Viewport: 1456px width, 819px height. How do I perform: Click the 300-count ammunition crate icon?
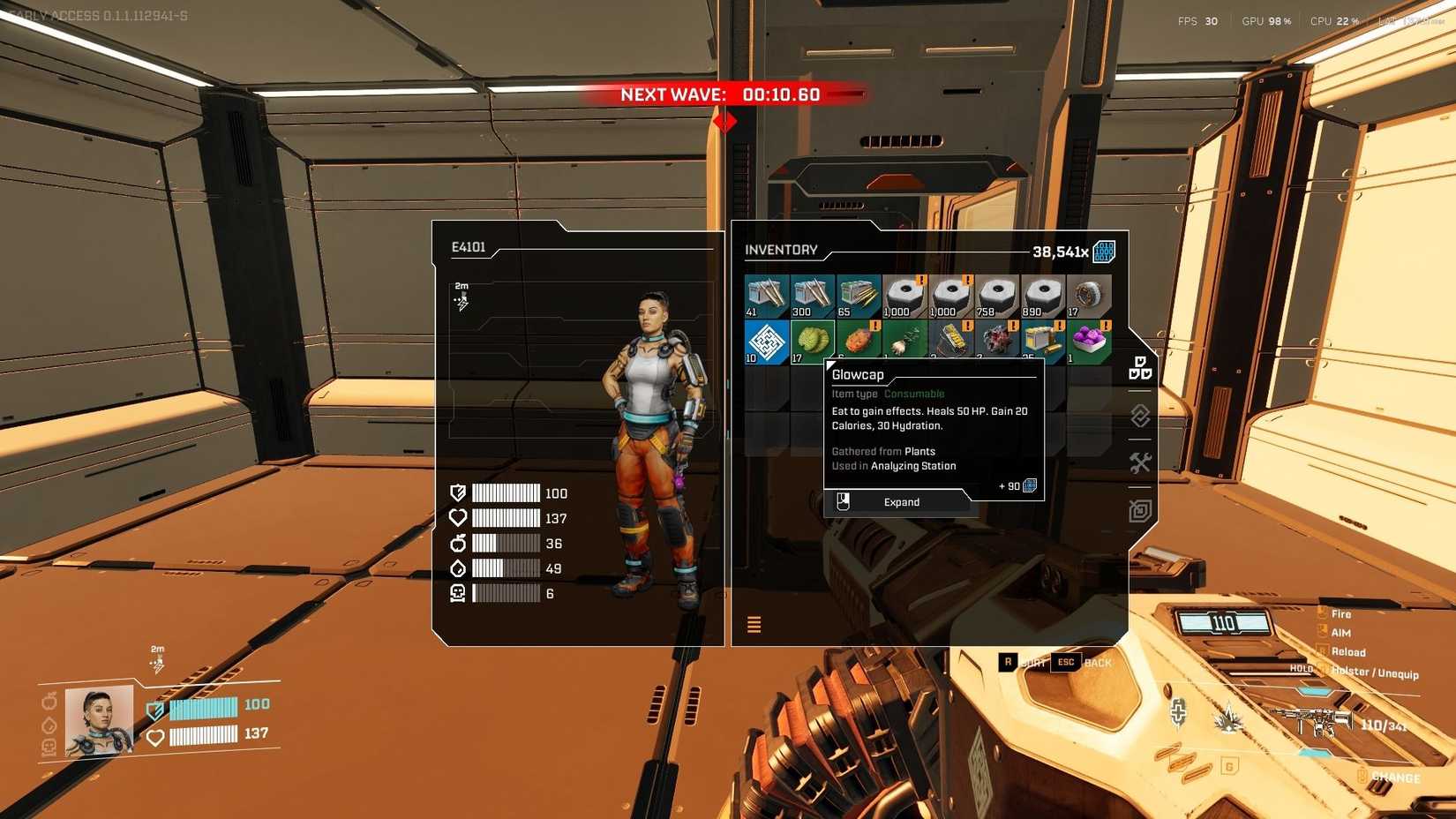point(812,294)
